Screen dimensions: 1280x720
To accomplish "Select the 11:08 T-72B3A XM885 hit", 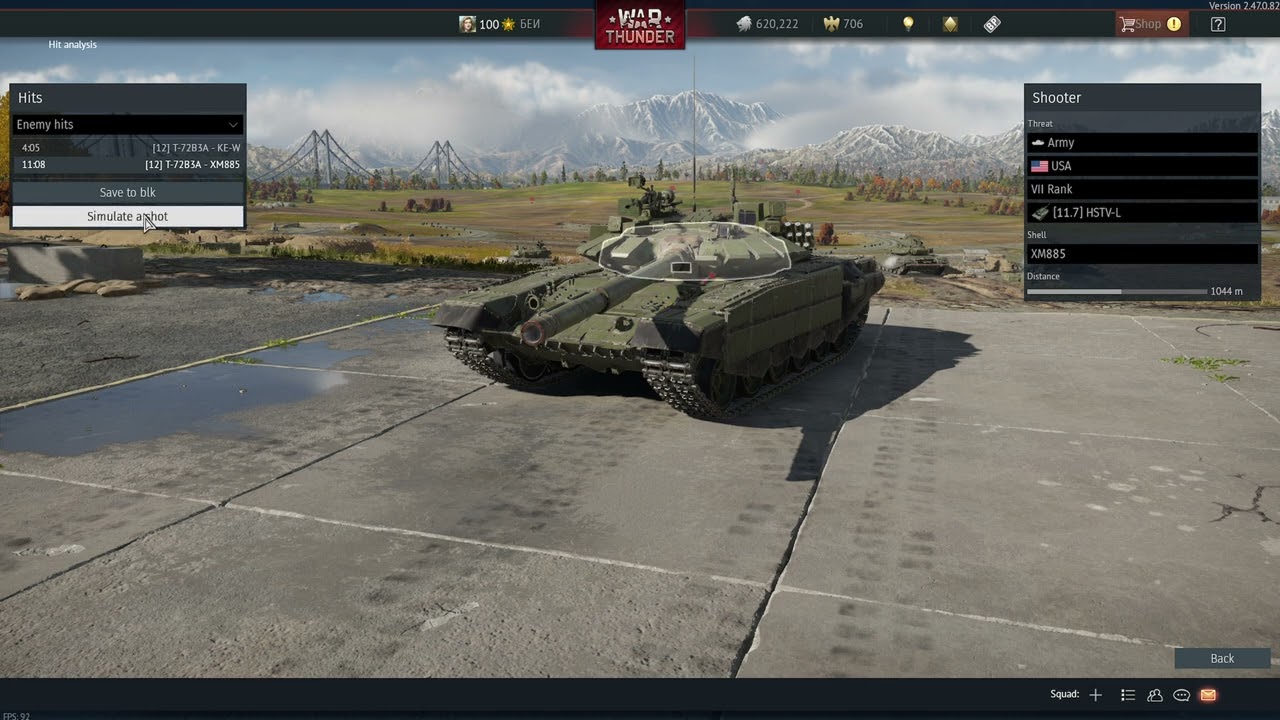I will [x=127, y=164].
